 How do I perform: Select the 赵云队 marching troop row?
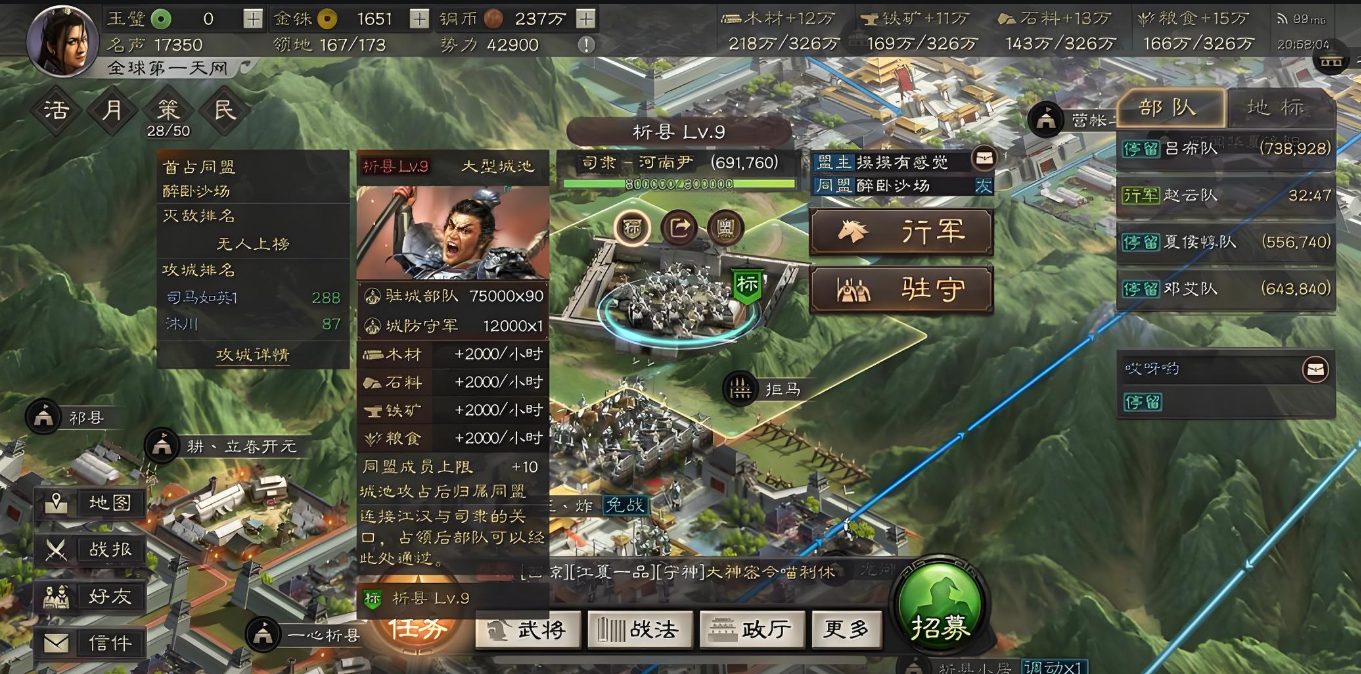click(1226, 195)
